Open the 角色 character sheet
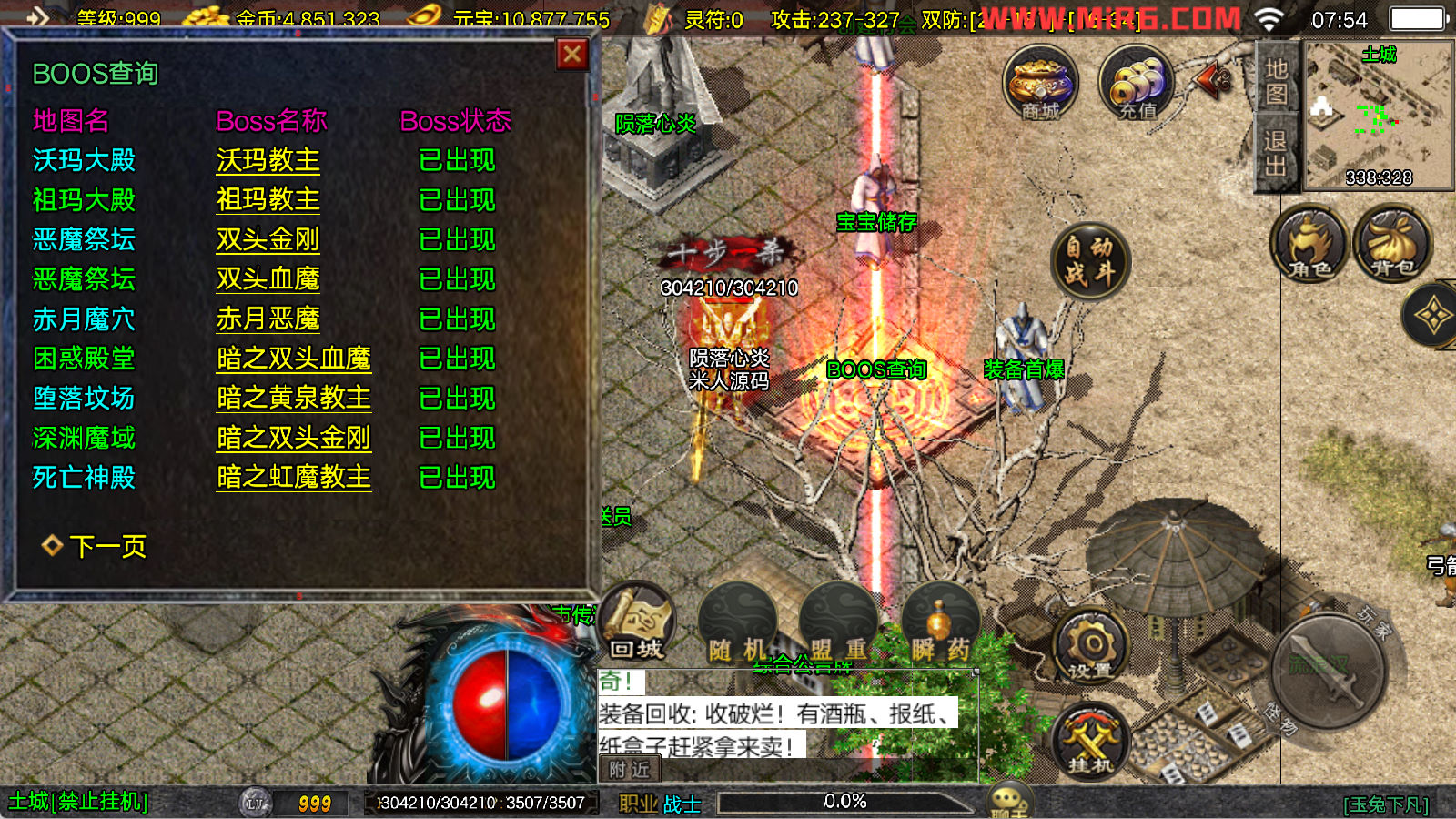 [1309, 244]
